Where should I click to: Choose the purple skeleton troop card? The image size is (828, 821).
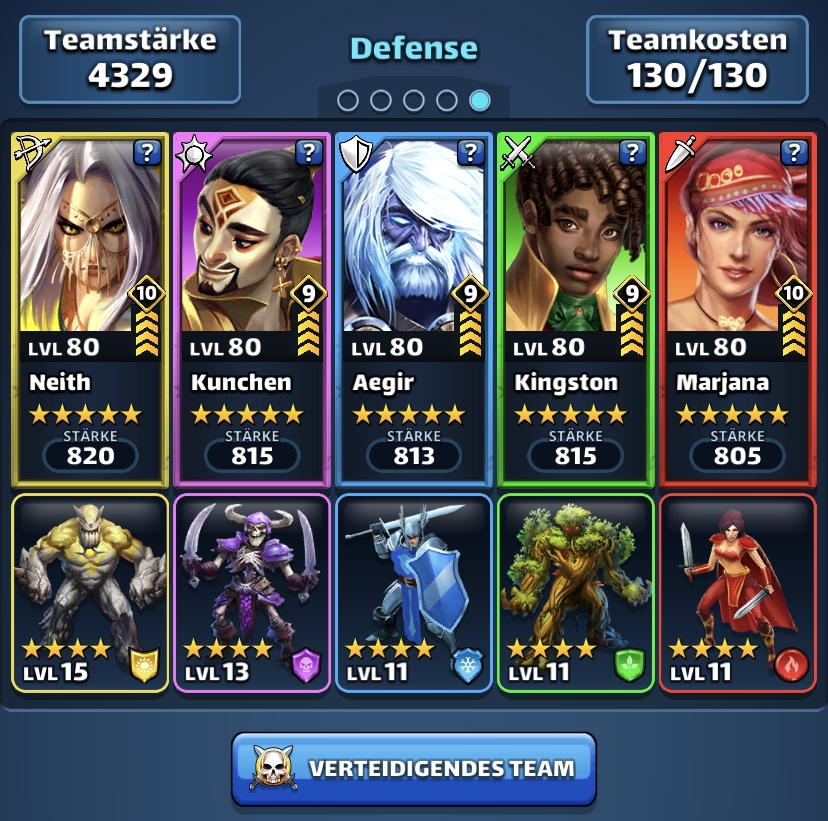coord(252,593)
